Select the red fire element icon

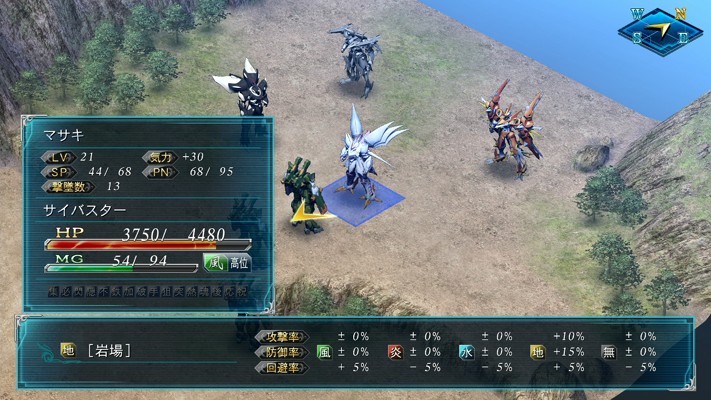click(394, 352)
